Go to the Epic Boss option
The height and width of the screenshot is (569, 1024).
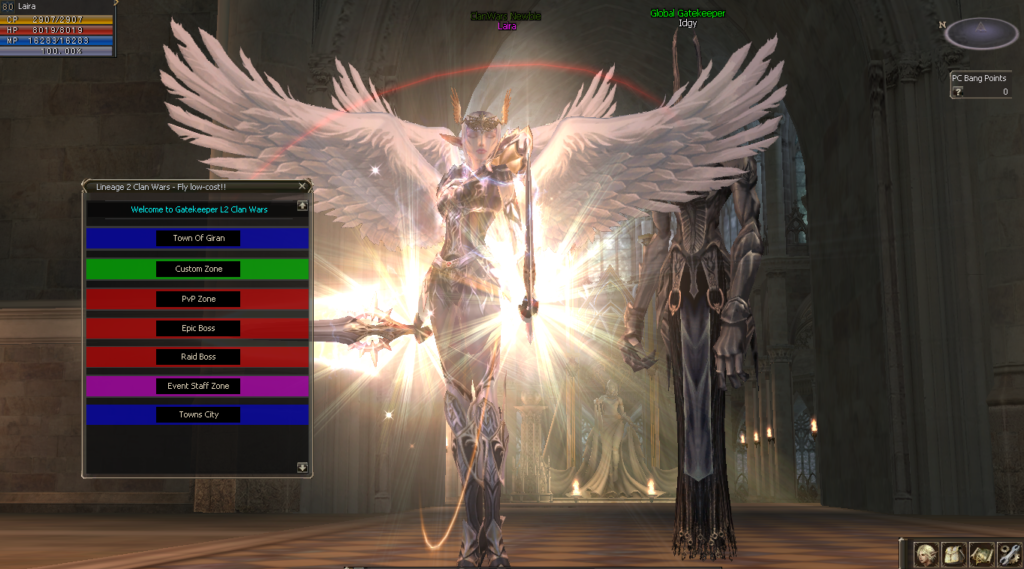(x=198, y=328)
